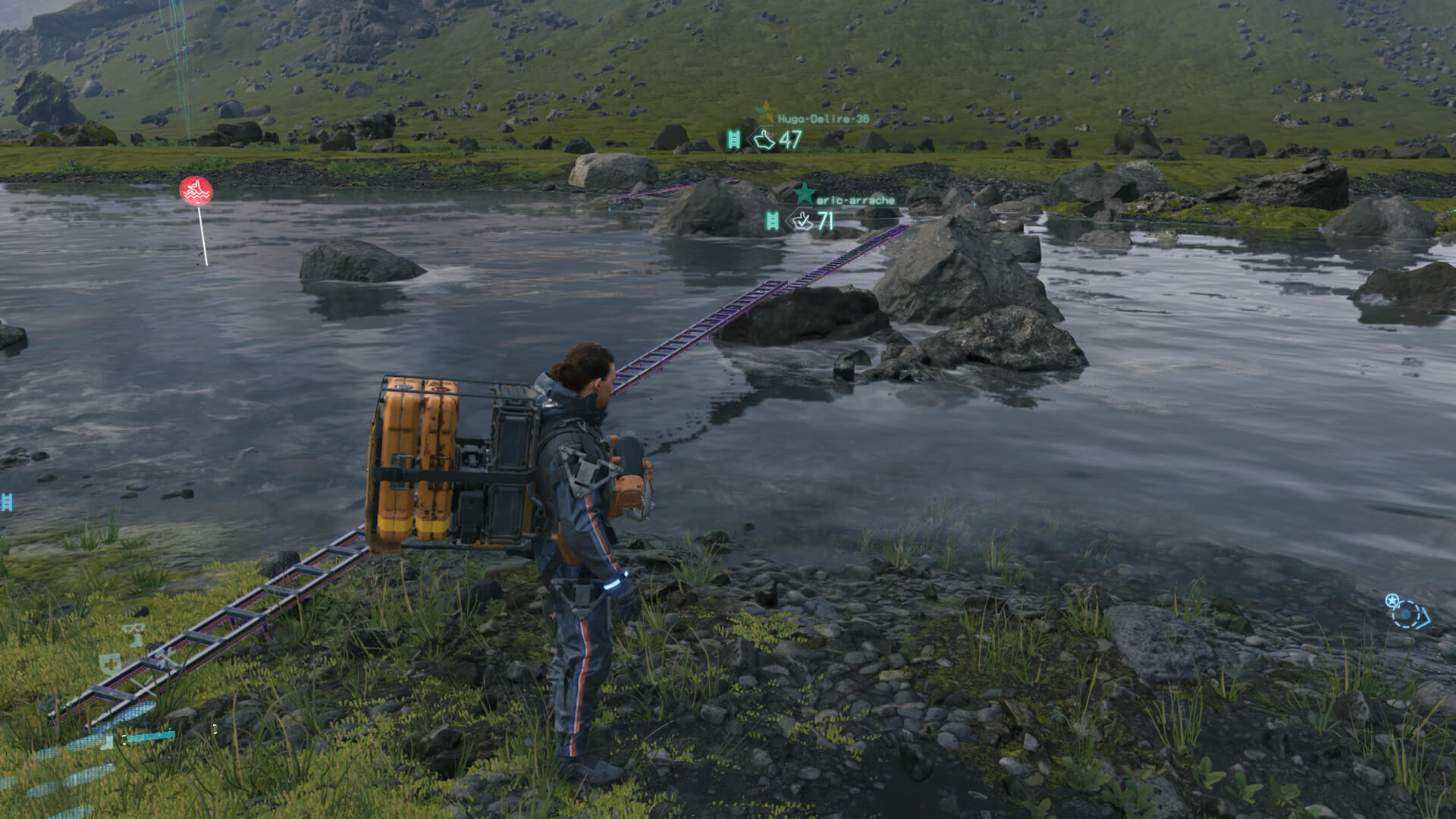Select the eric-arrache player name tag

pyautogui.click(x=855, y=200)
